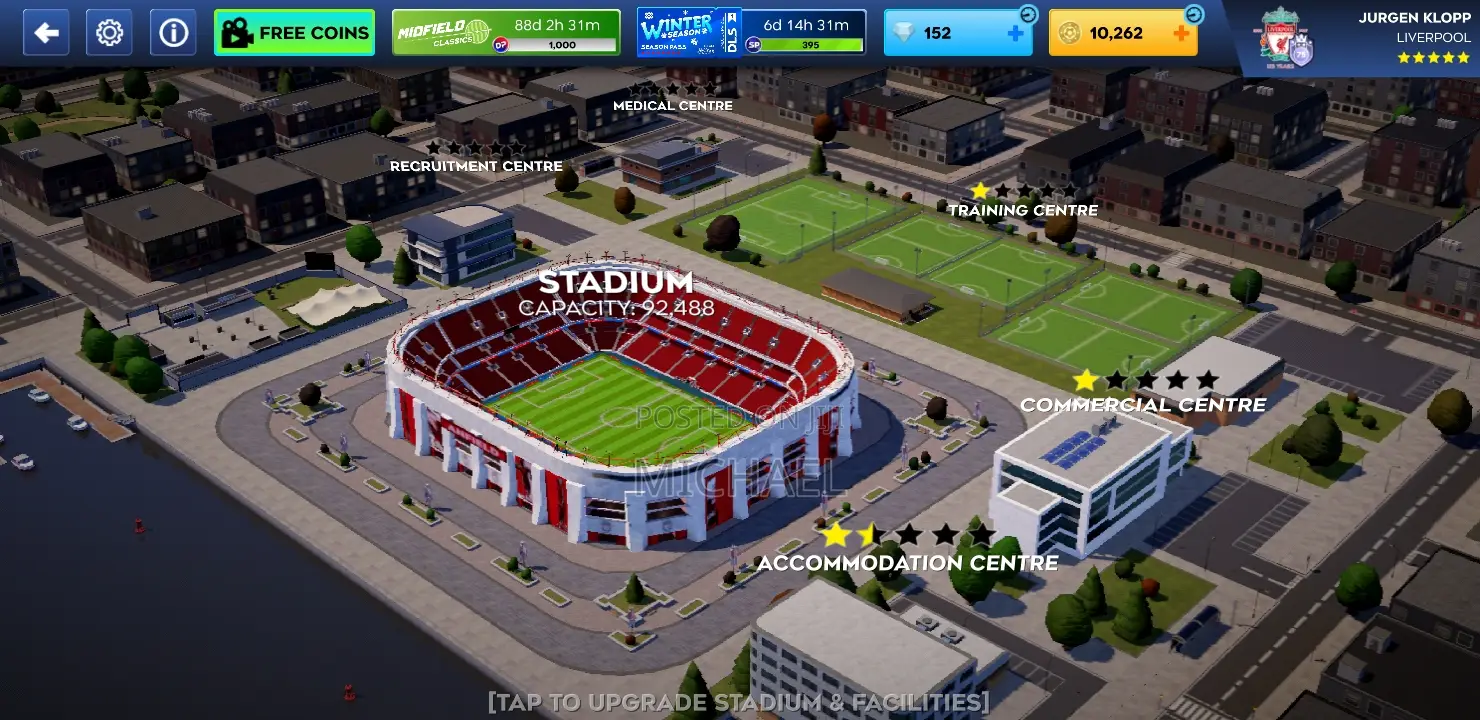Open the settings gear menu

(x=109, y=33)
